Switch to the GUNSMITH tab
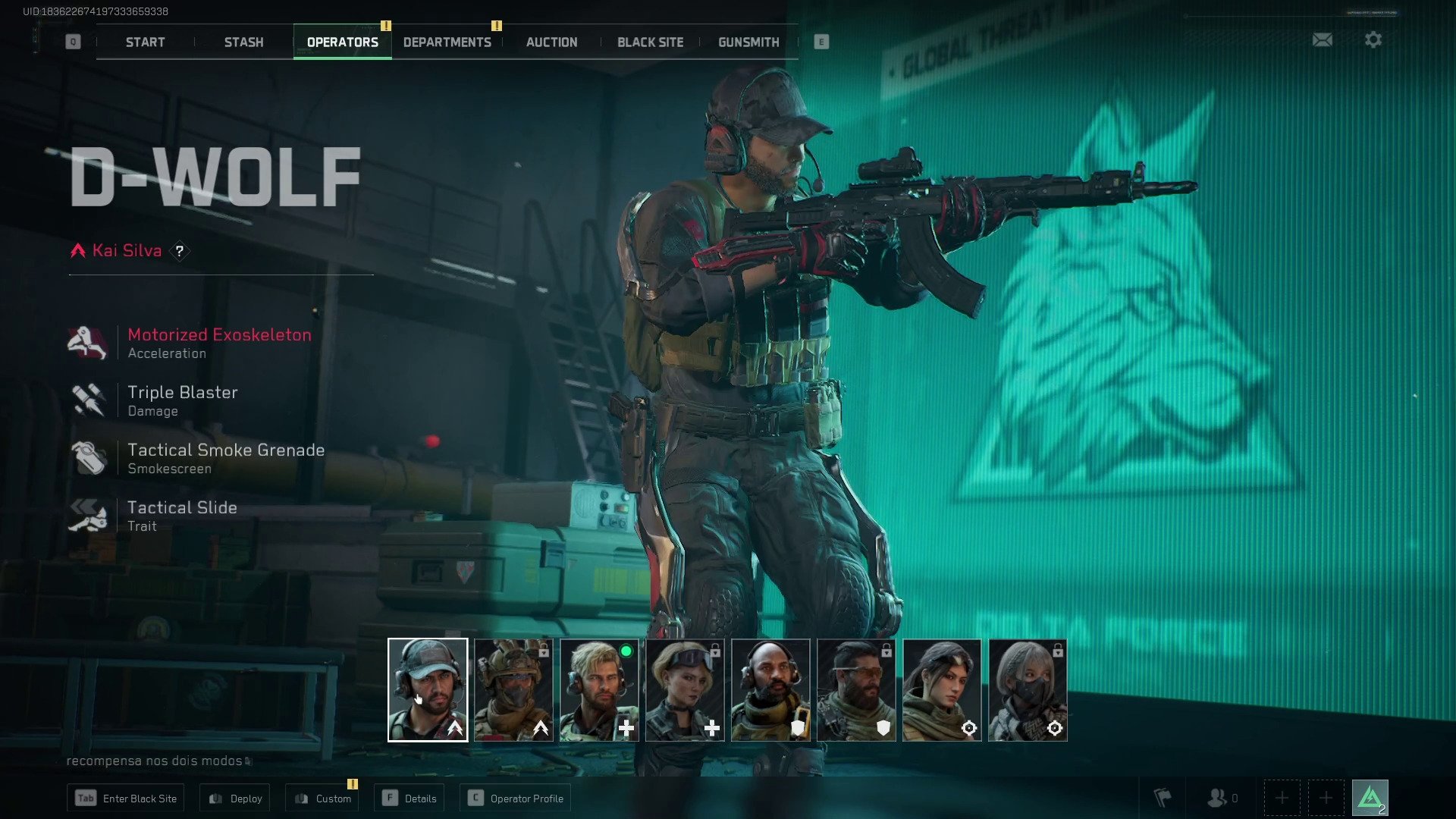Viewport: 1456px width, 819px height. 748,42
